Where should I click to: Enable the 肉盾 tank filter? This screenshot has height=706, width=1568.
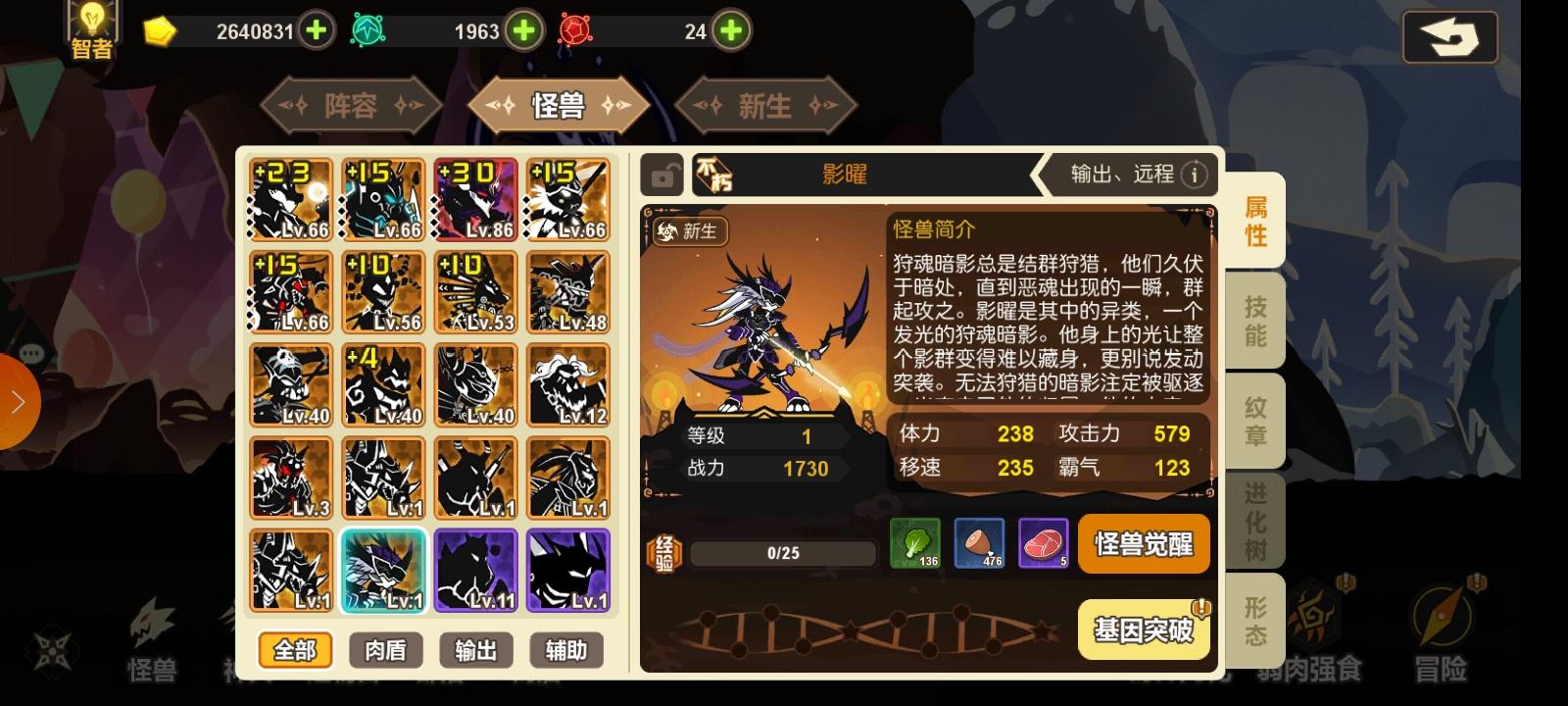[x=385, y=651]
